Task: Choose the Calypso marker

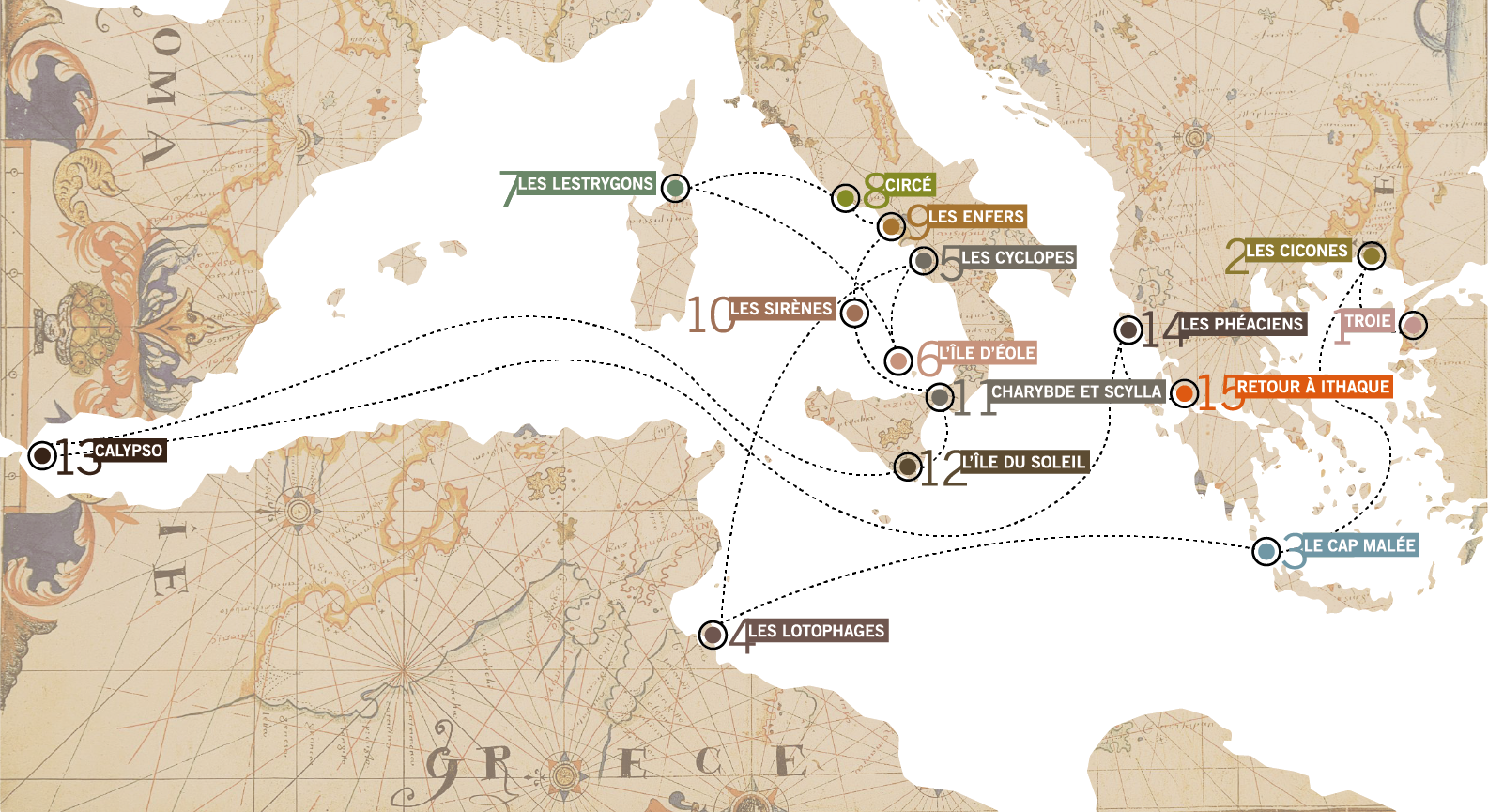Action: pyautogui.click(x=41, y=455)
